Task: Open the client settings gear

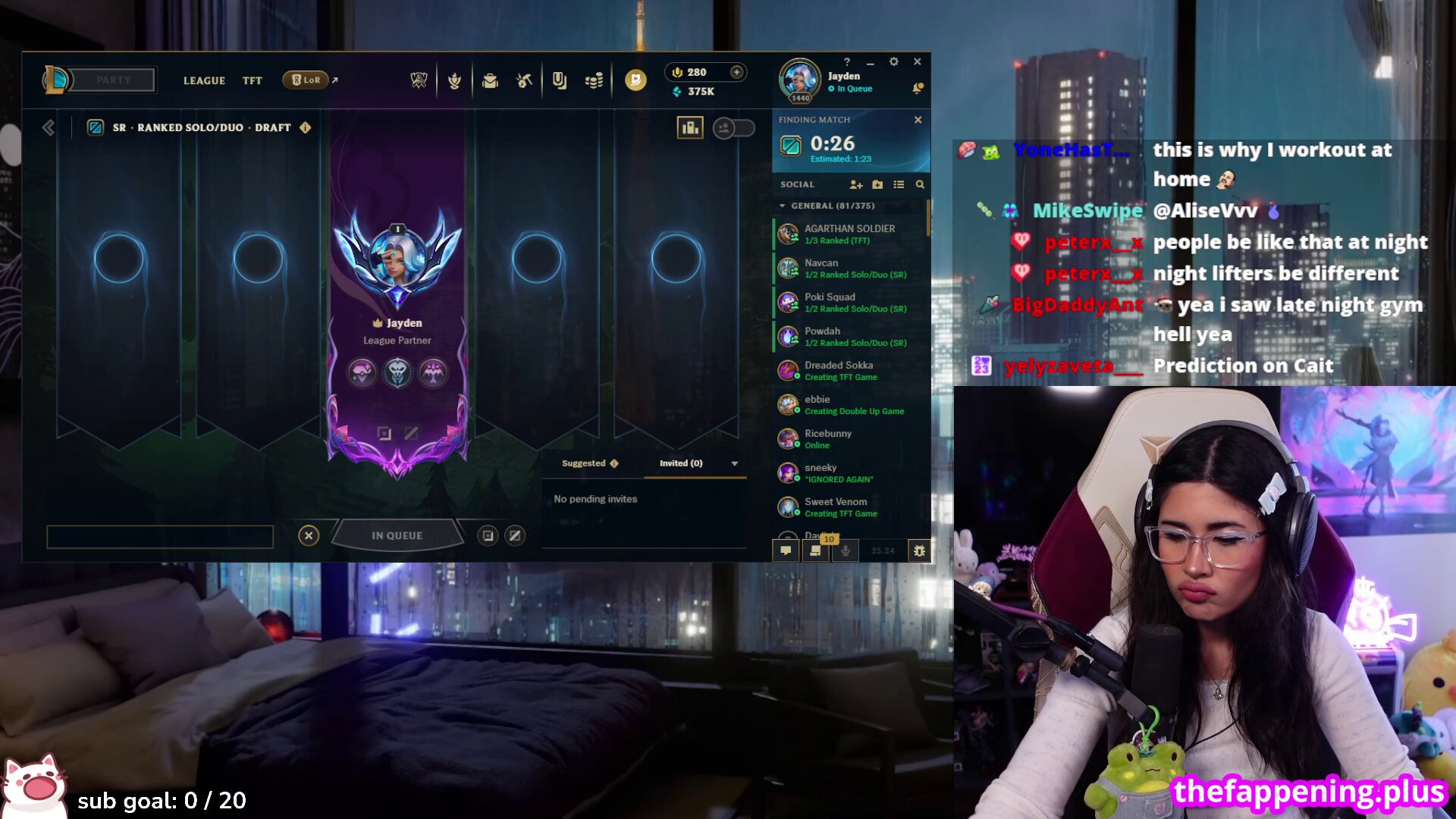Action: (894, 61)
